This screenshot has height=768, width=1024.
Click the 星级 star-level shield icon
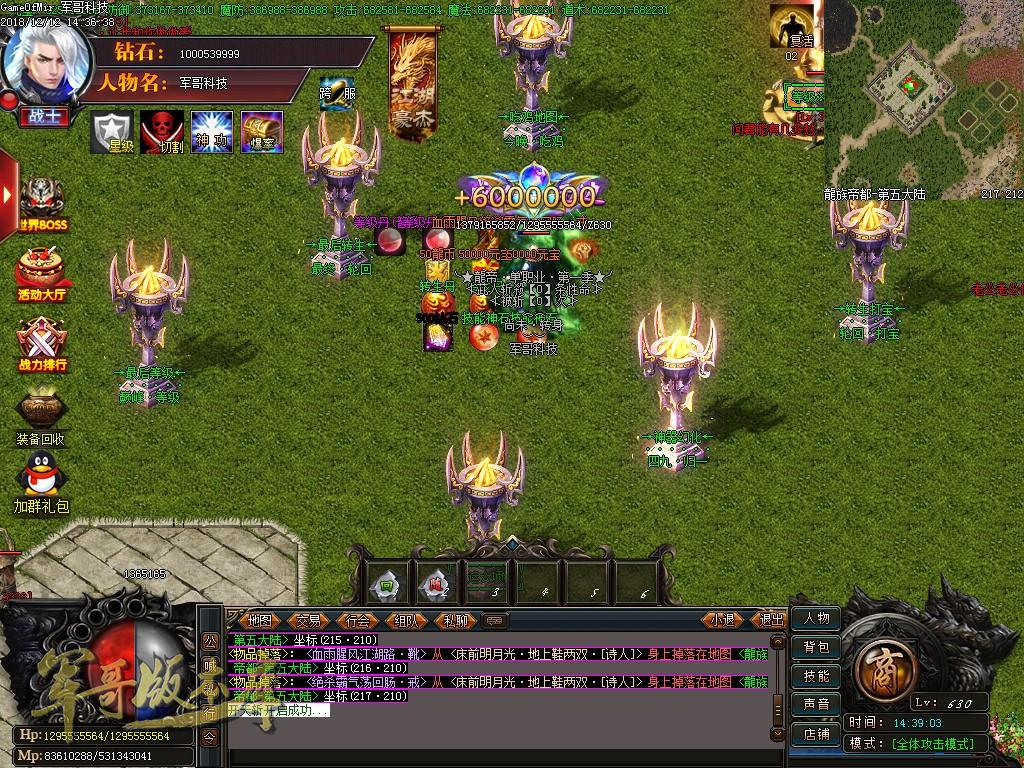113,131
